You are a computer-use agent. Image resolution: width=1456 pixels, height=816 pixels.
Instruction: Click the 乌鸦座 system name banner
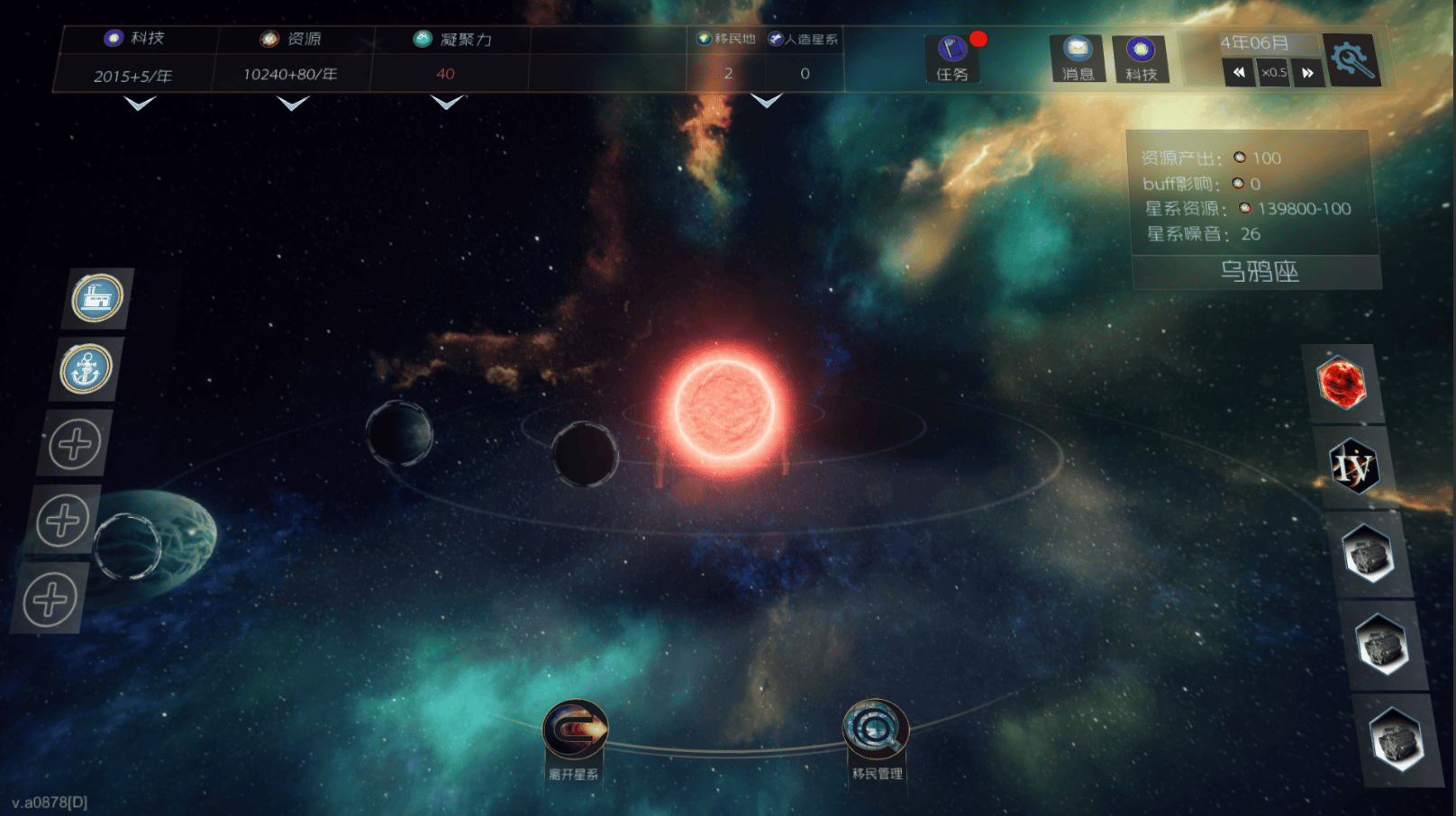coord(1259,271)
